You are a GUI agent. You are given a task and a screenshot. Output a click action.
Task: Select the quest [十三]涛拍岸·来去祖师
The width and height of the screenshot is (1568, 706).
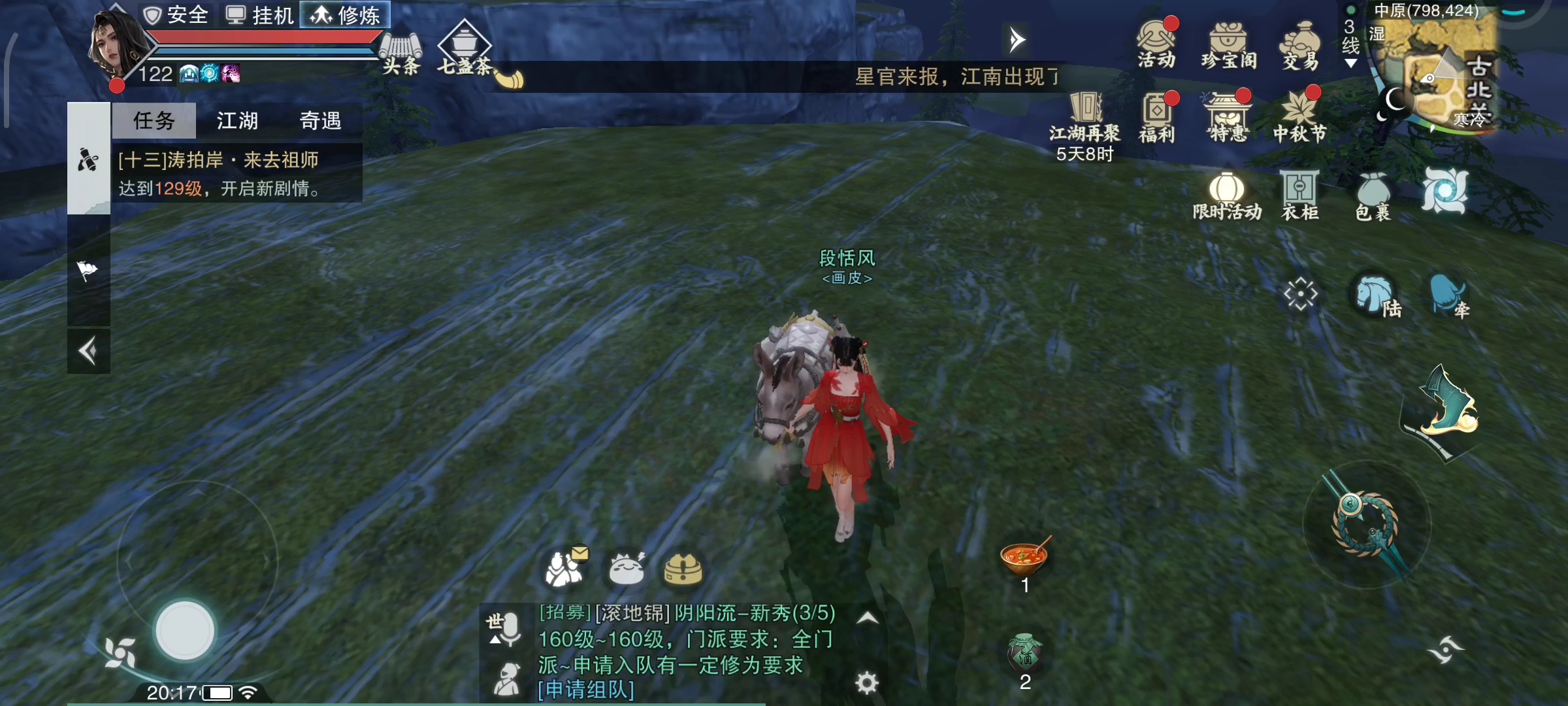pos(219,160)
